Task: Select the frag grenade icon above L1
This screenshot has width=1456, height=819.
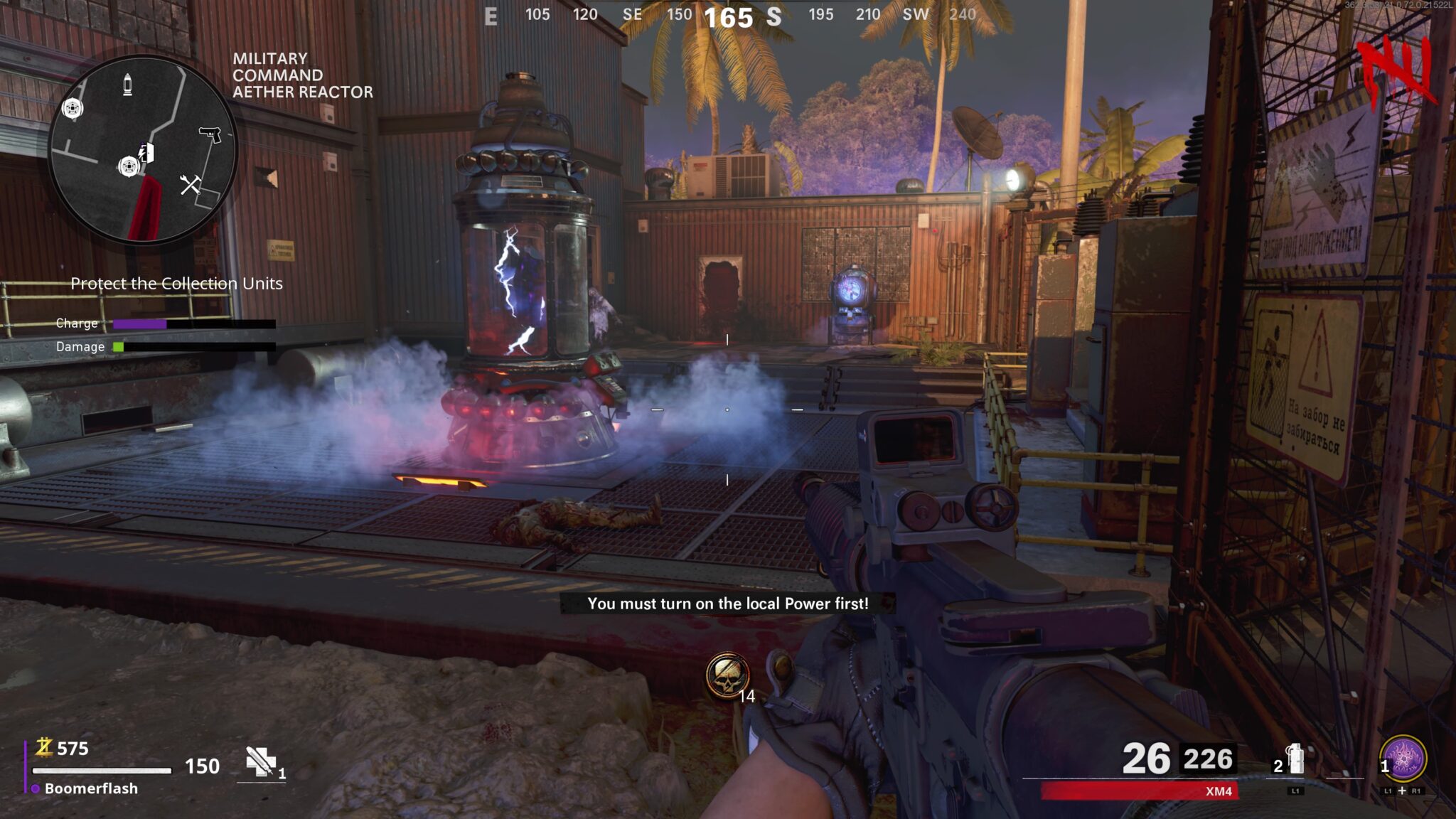Action: point(1295,758)
